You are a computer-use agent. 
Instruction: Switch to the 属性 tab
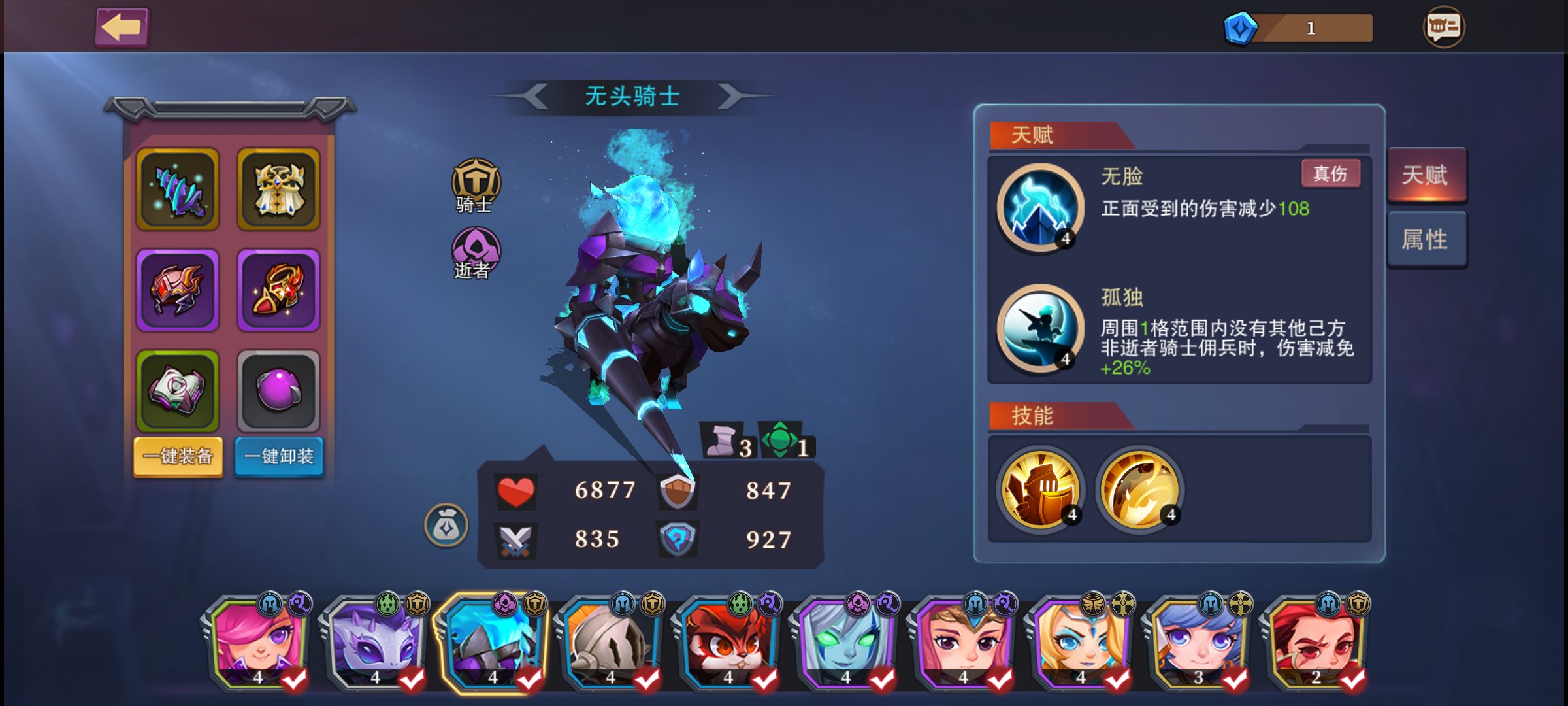(x=1427, y=238)
